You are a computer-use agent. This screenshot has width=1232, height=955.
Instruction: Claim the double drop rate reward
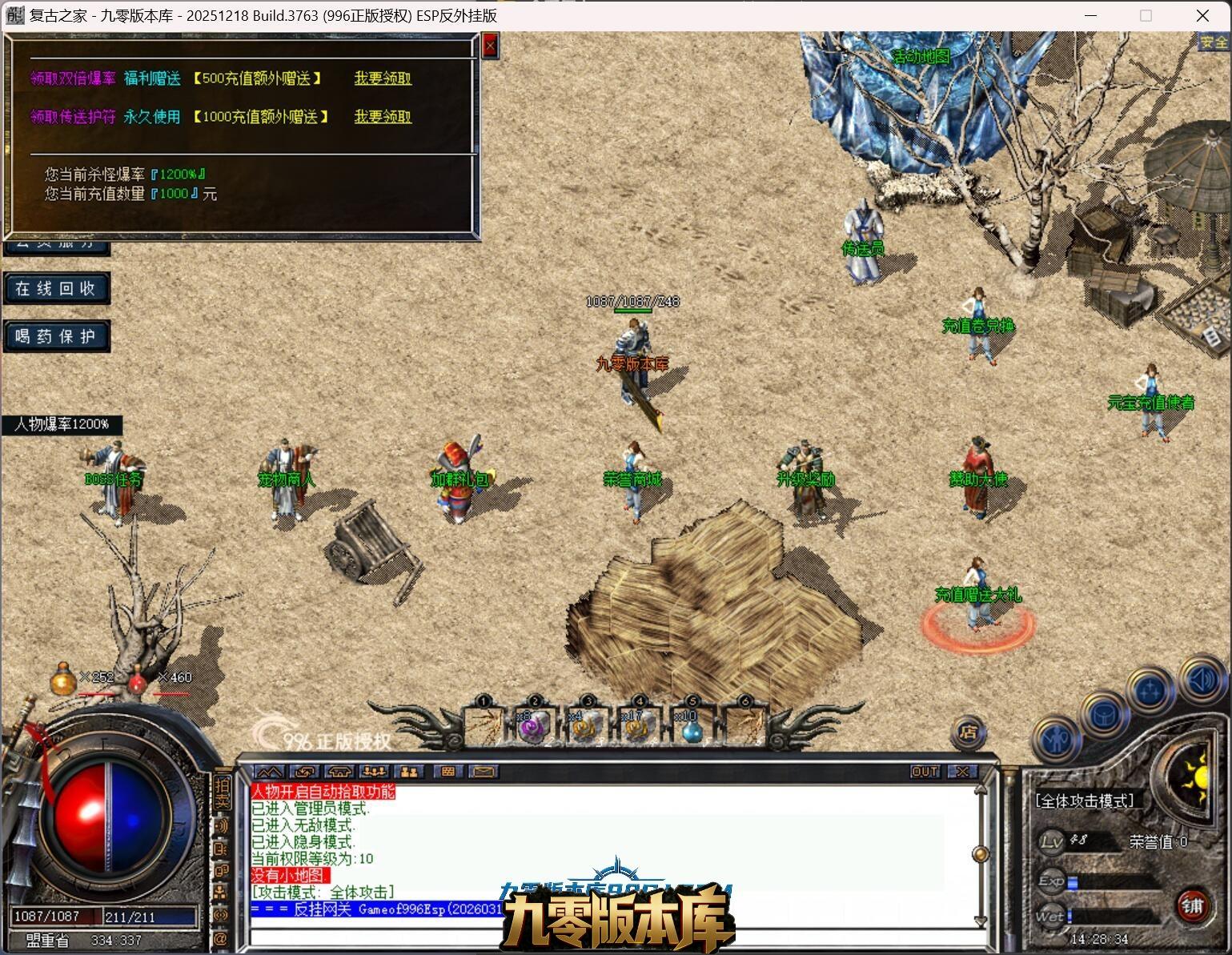pyautogui.click(x=383, y=78)
